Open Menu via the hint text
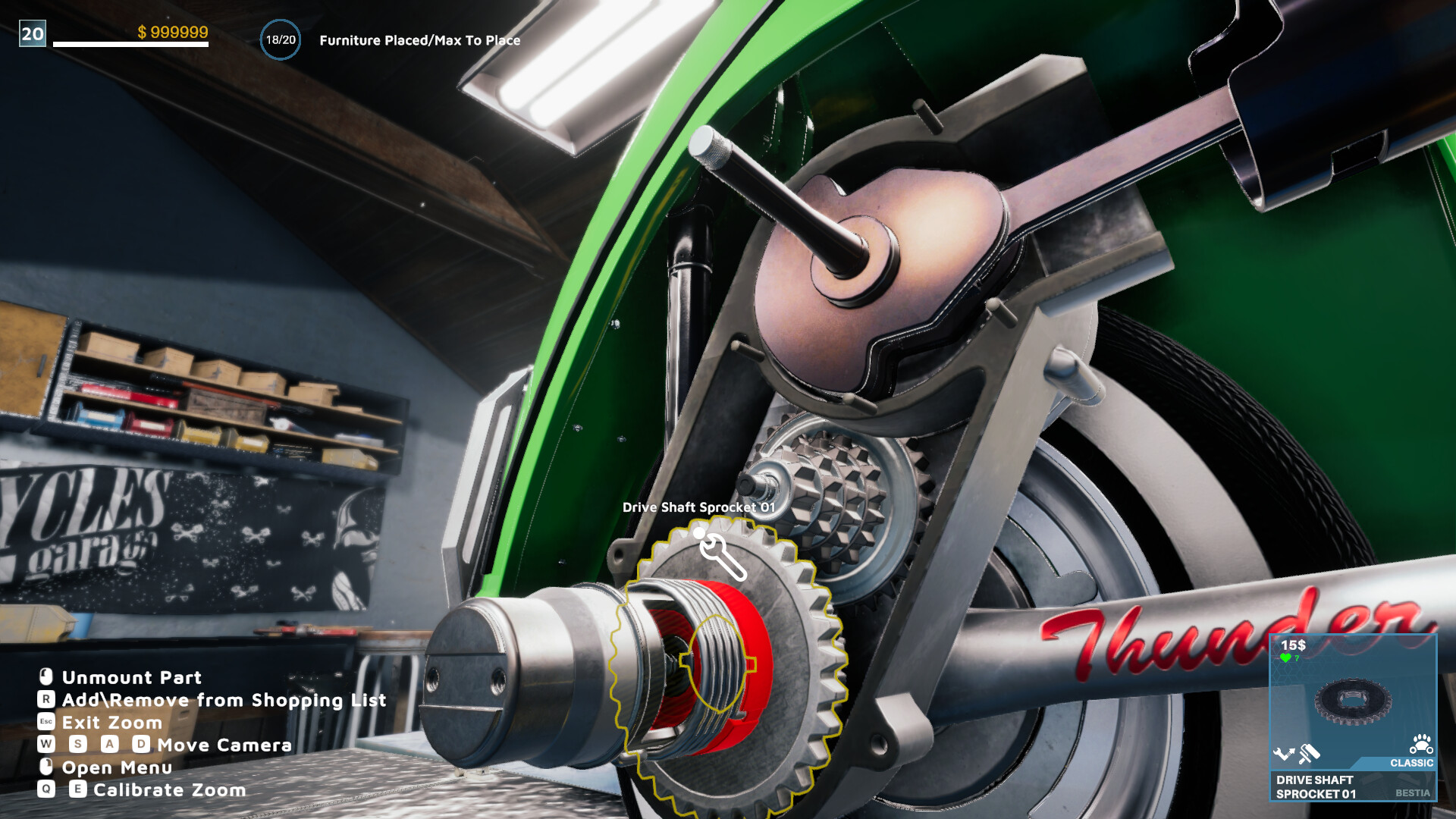This screenshot has height=819, width=1456. [x=116, y=767]
